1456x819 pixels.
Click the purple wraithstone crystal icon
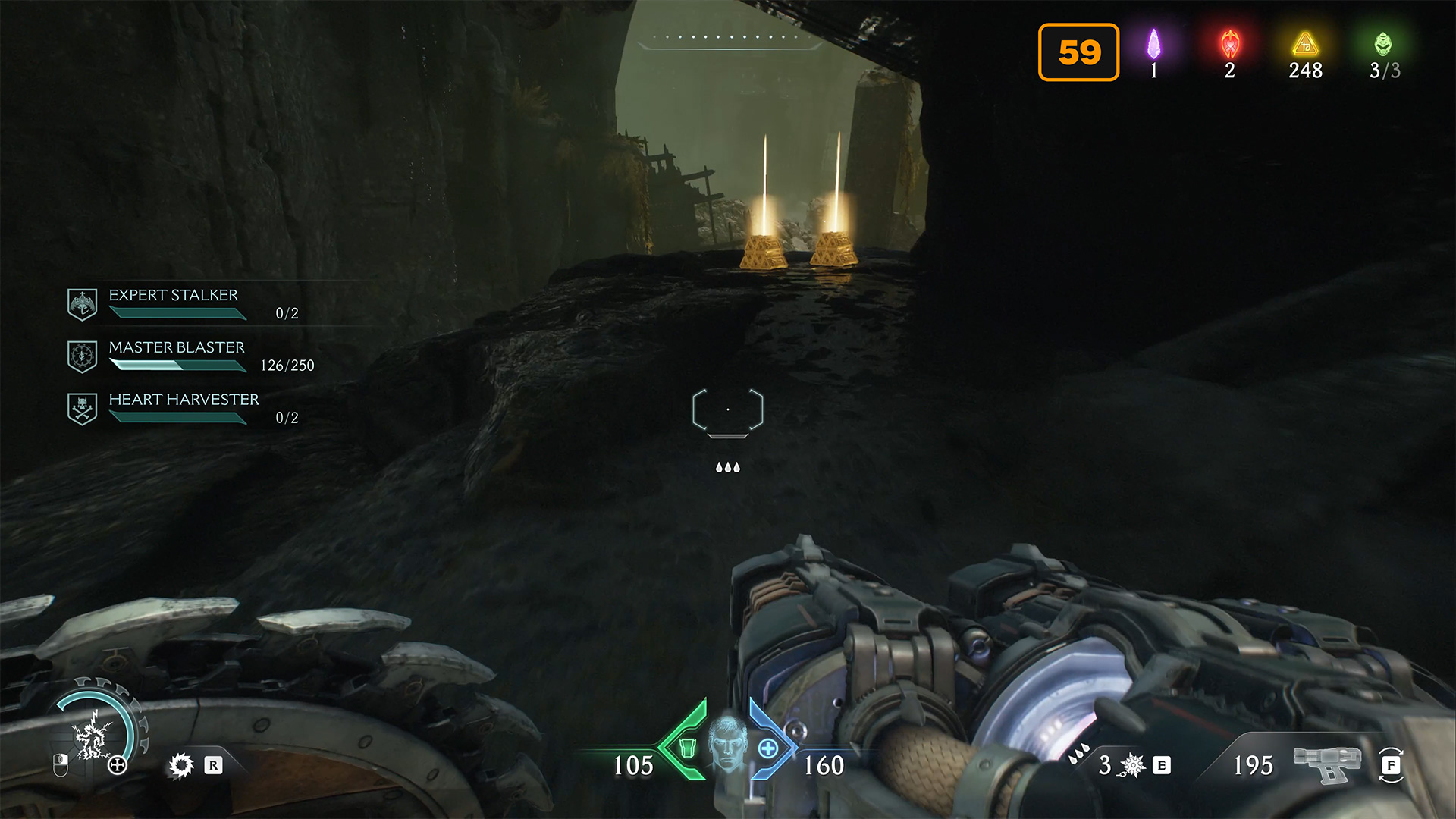pos(1153,45)
